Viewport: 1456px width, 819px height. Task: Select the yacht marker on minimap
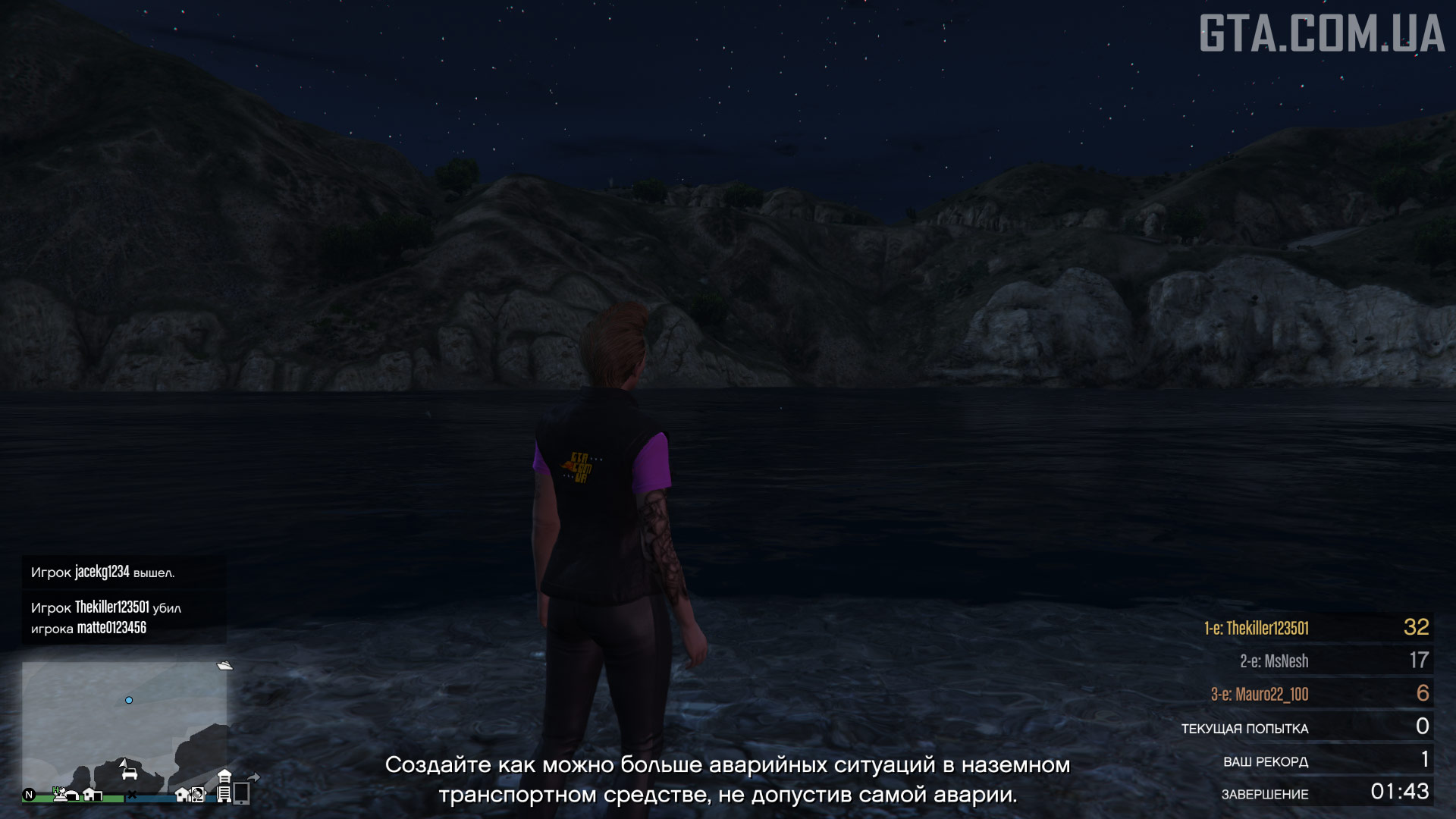coord(224,666)
